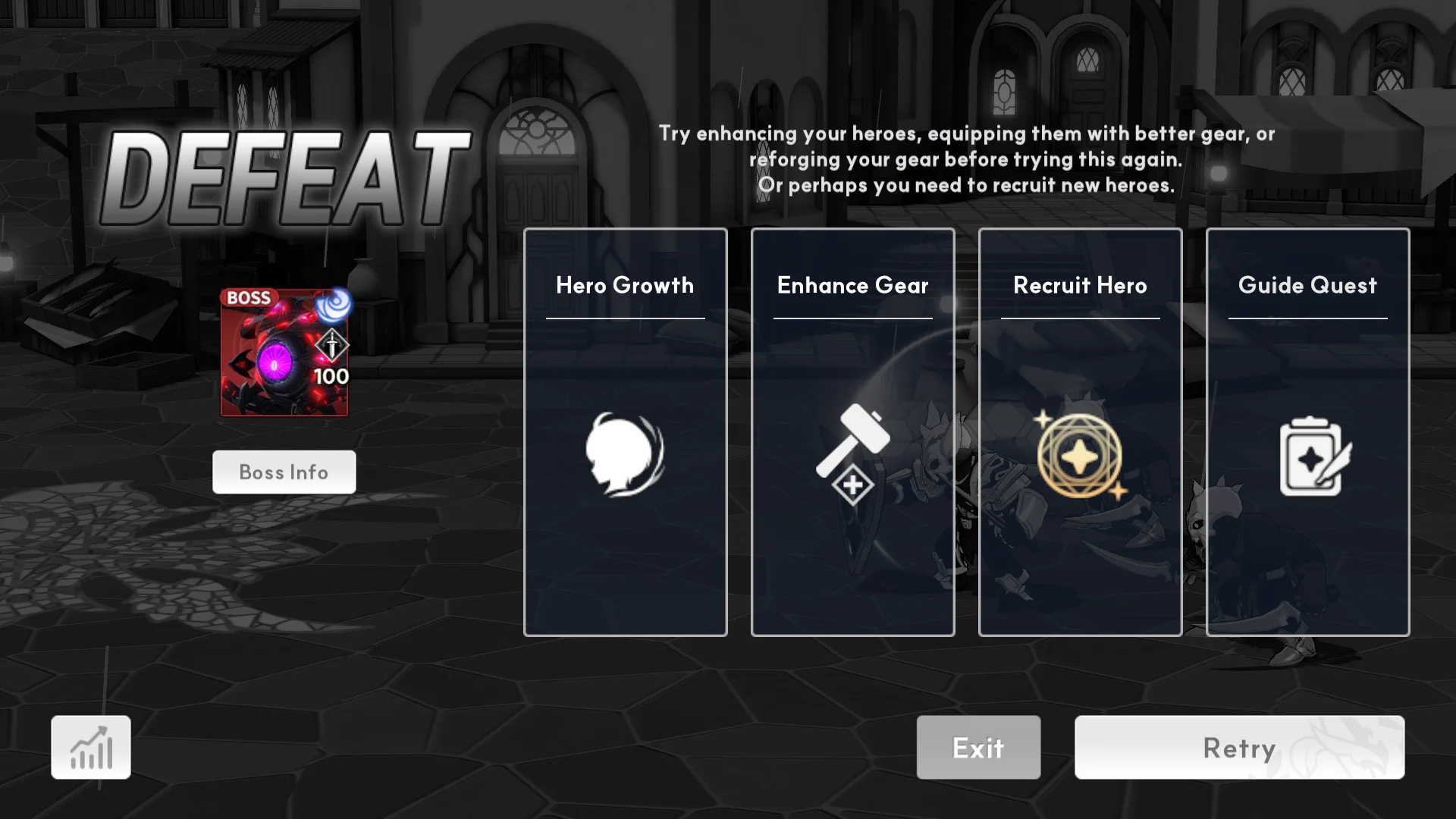Exit the defeat screen

click(978, 747)
